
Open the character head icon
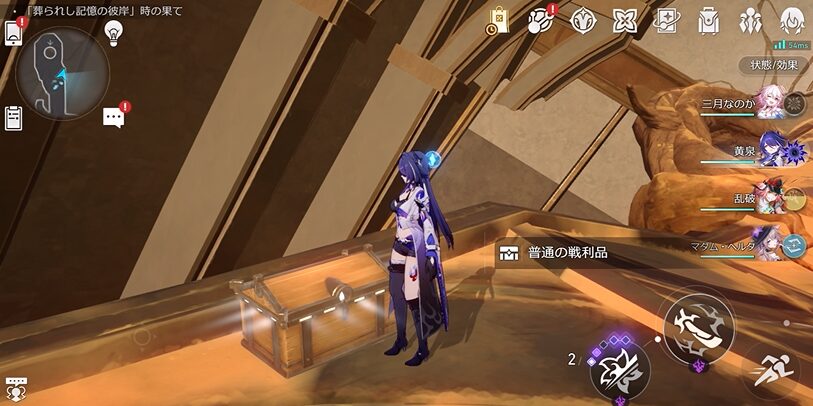pyautogui.click(x=792, y=19)
